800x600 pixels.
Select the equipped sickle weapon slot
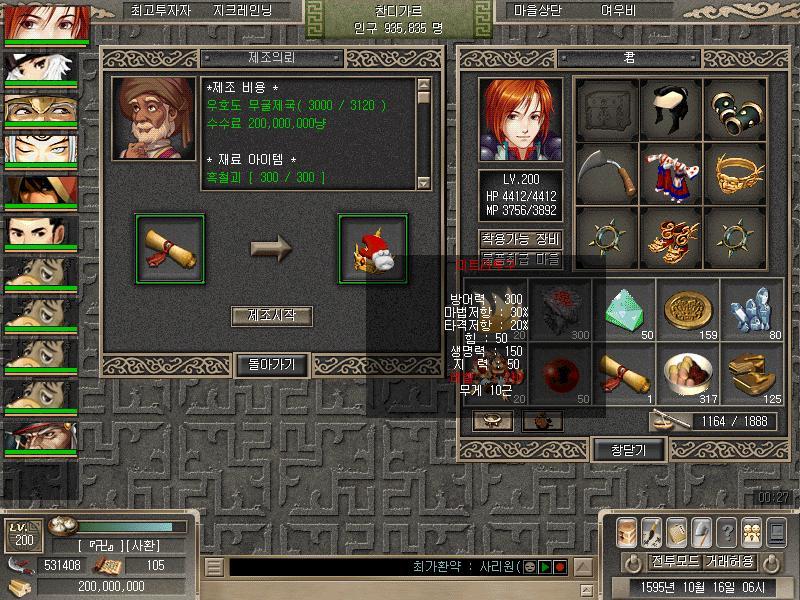click(608, 171)
